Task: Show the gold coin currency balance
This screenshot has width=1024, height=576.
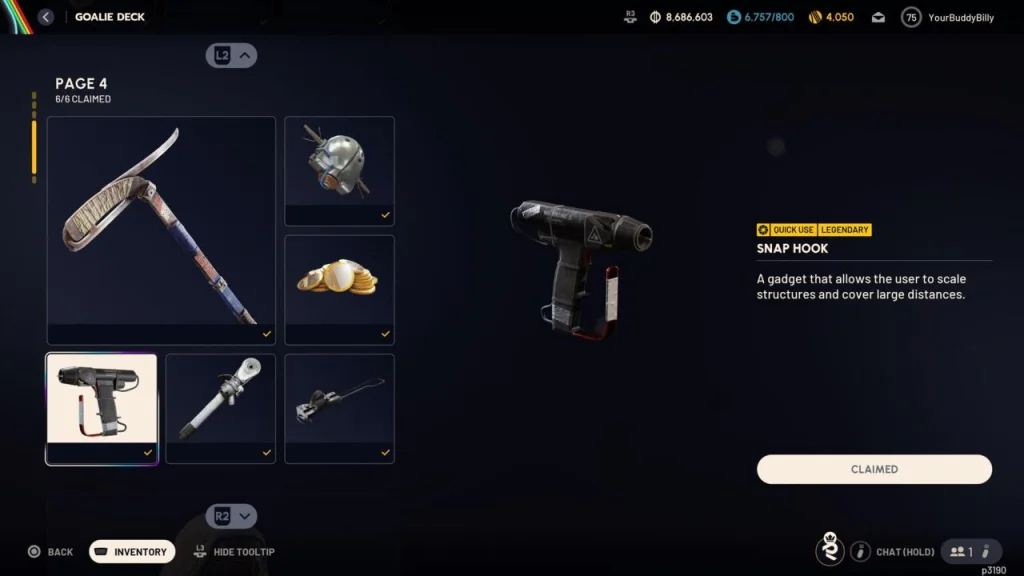Action: point(831,17)
